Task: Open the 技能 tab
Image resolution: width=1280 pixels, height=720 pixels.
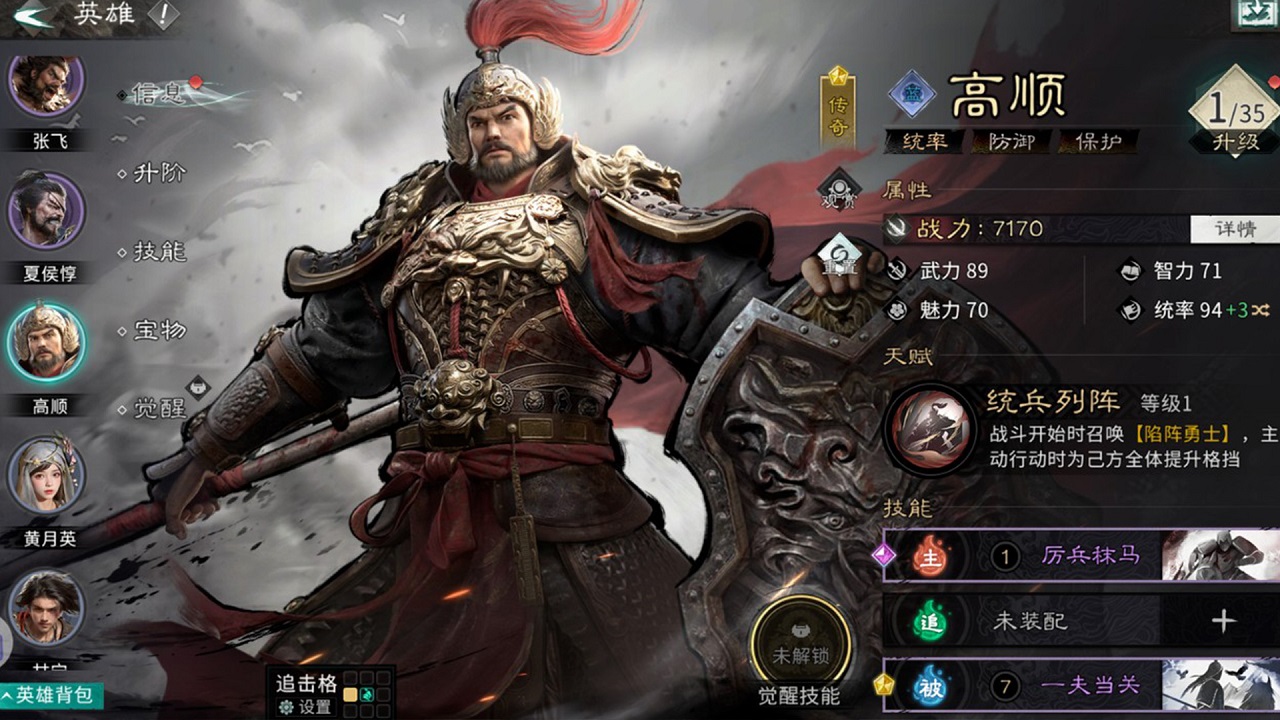Action: click(160, 251)
